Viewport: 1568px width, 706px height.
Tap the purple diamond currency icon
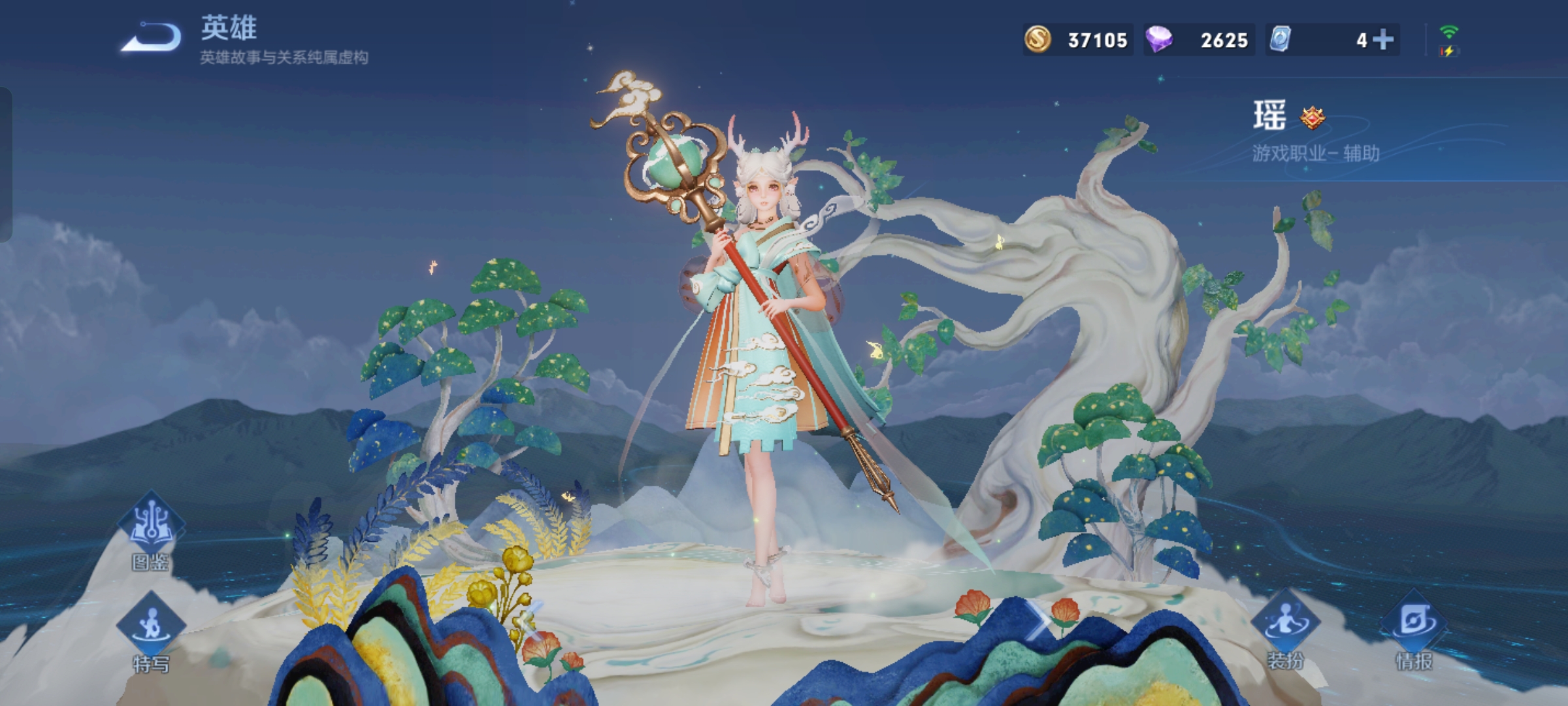pyautogui.click(x=1159, y=39)
